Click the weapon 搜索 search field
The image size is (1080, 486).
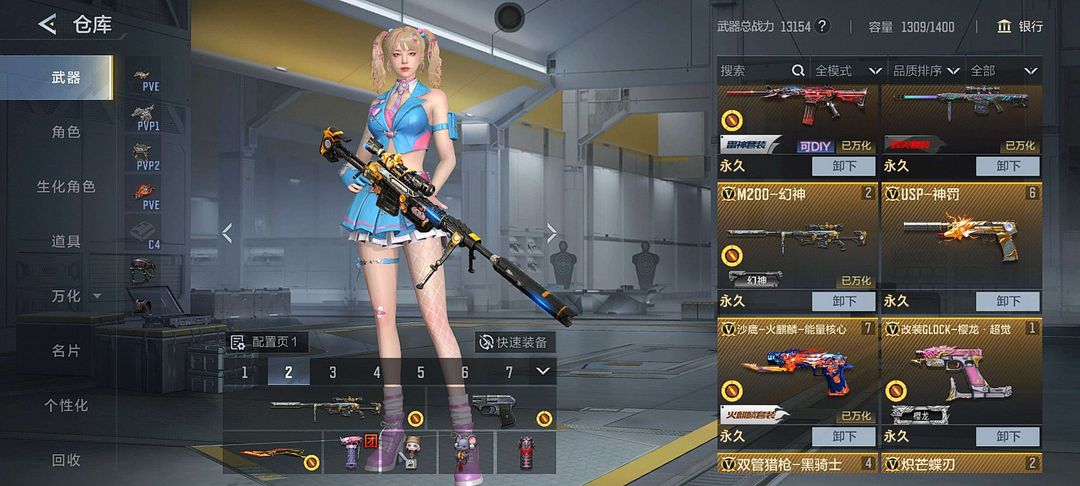[x=757, y=71]
